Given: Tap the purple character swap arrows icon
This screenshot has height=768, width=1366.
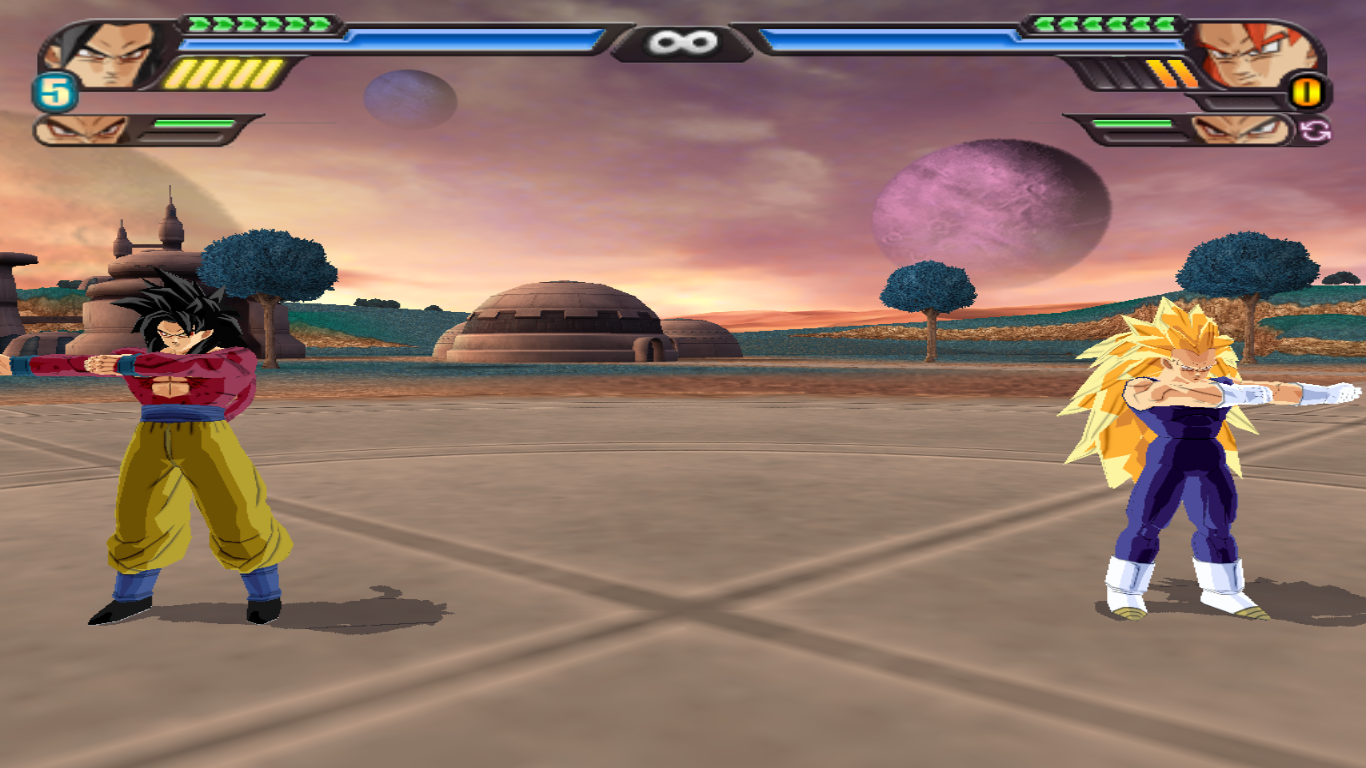Looking at the screenshot, I should point(1318,131).
